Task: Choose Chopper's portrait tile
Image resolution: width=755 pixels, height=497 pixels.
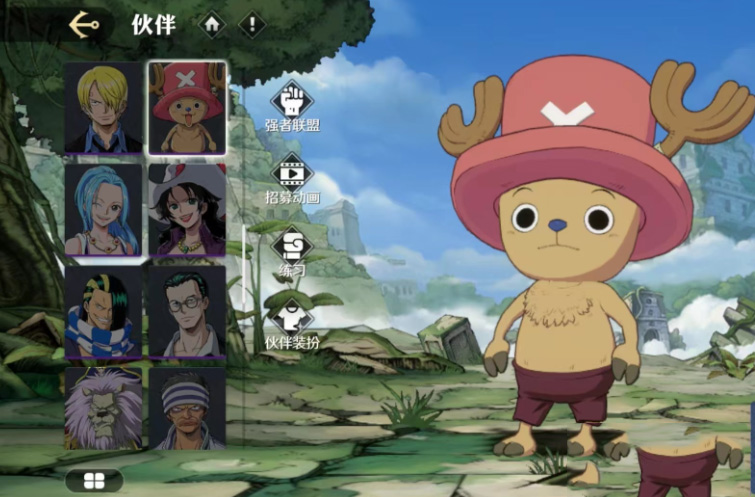Action: pos(187,108)
